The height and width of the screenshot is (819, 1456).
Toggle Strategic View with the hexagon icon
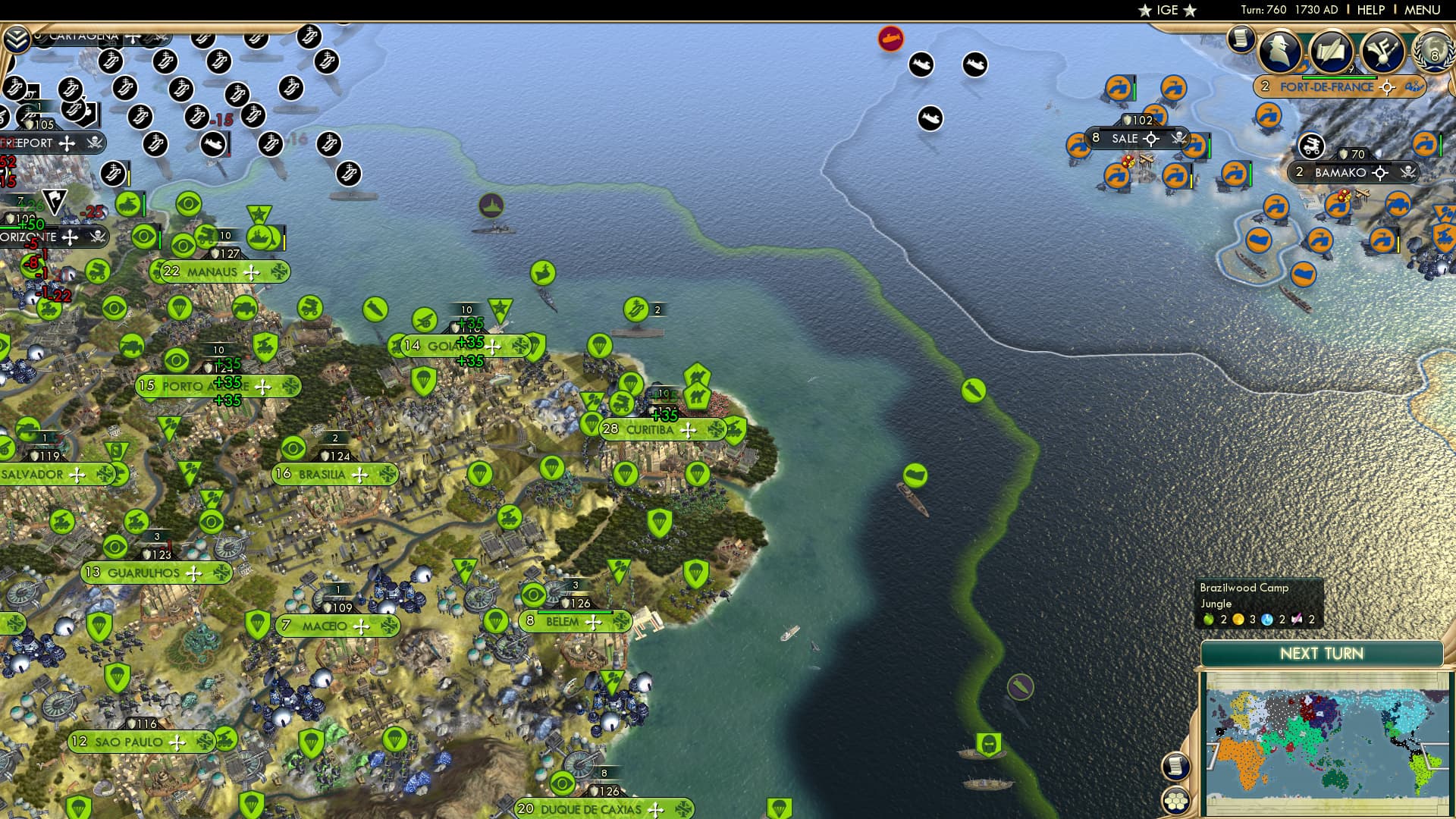(x=1175, y=802)
